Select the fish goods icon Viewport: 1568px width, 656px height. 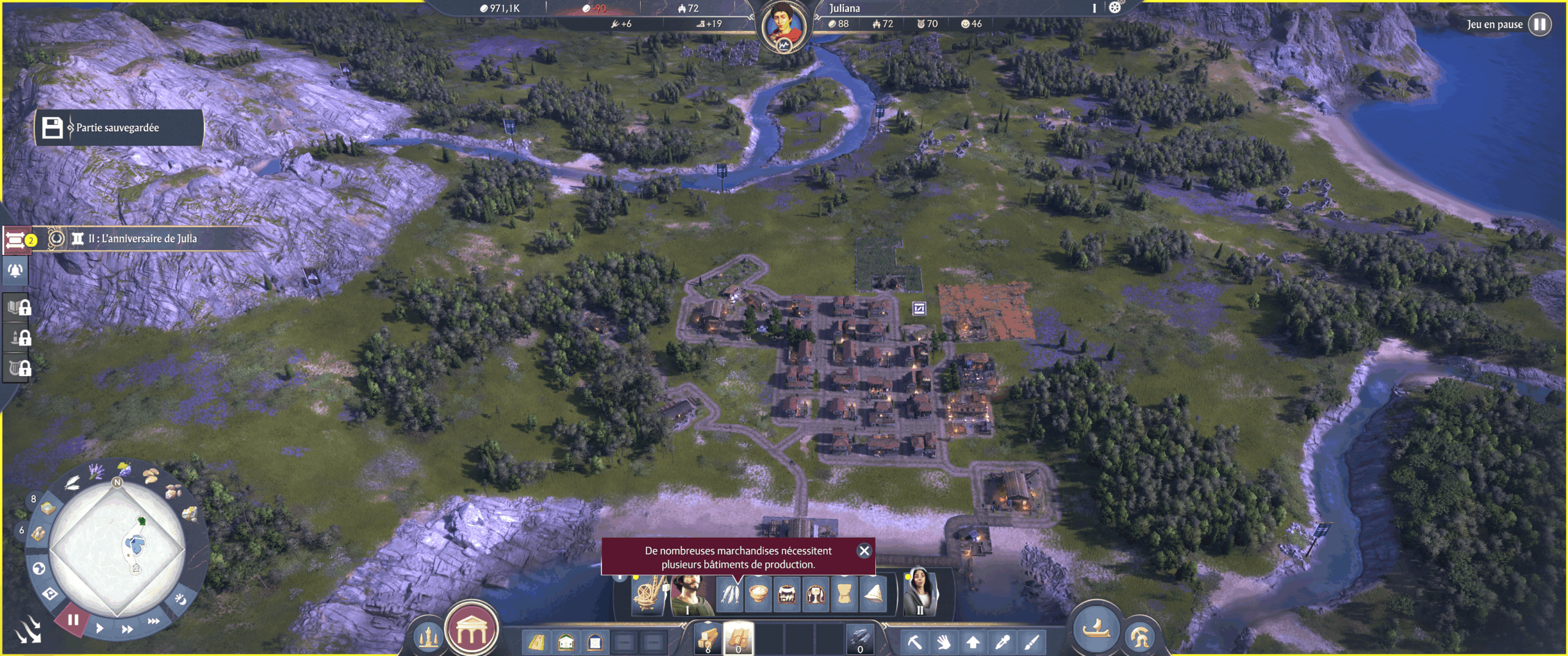point(729,594)
